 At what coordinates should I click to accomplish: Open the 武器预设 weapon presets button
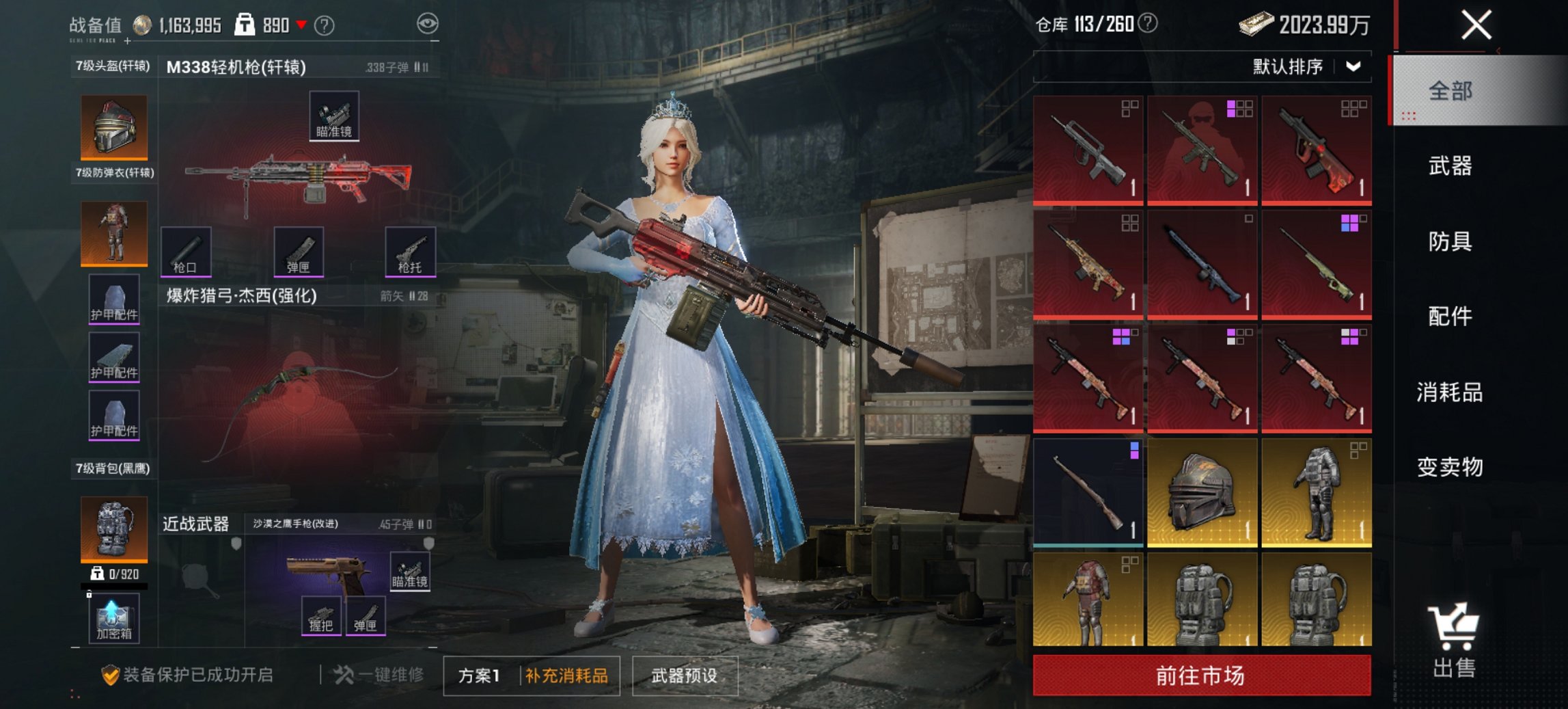685,673
